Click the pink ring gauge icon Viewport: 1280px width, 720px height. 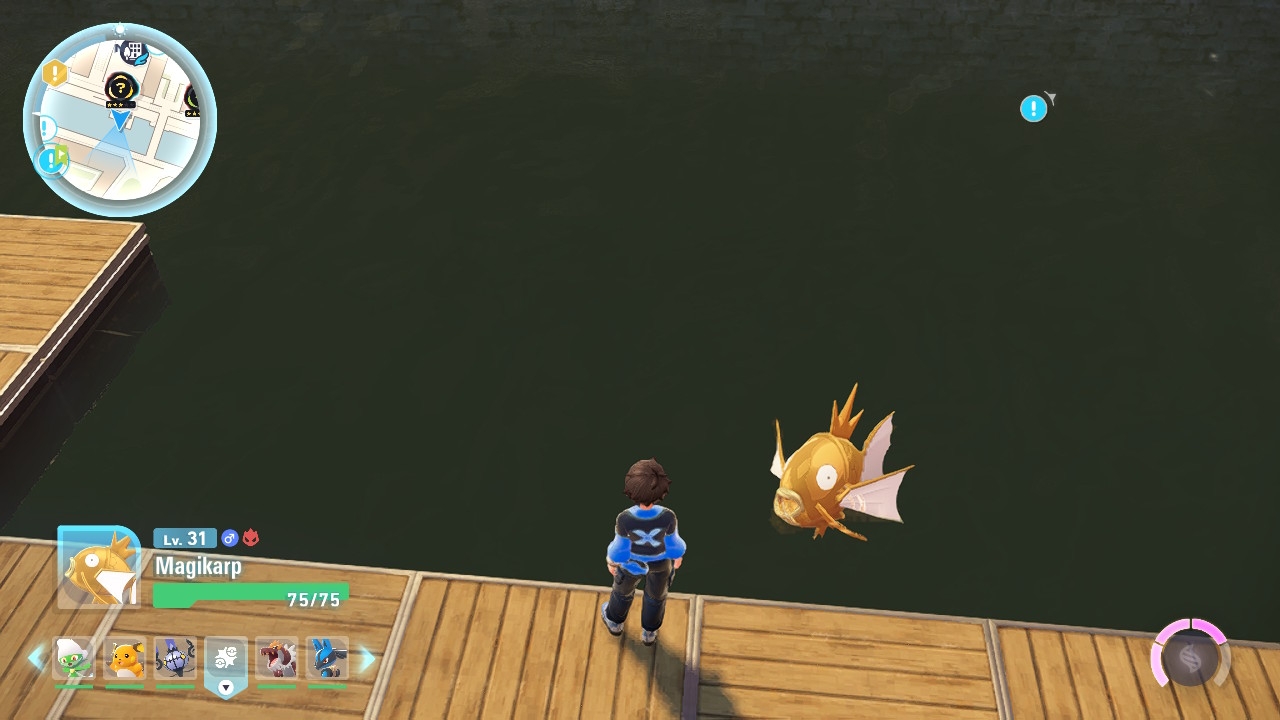click(1189, 656)
